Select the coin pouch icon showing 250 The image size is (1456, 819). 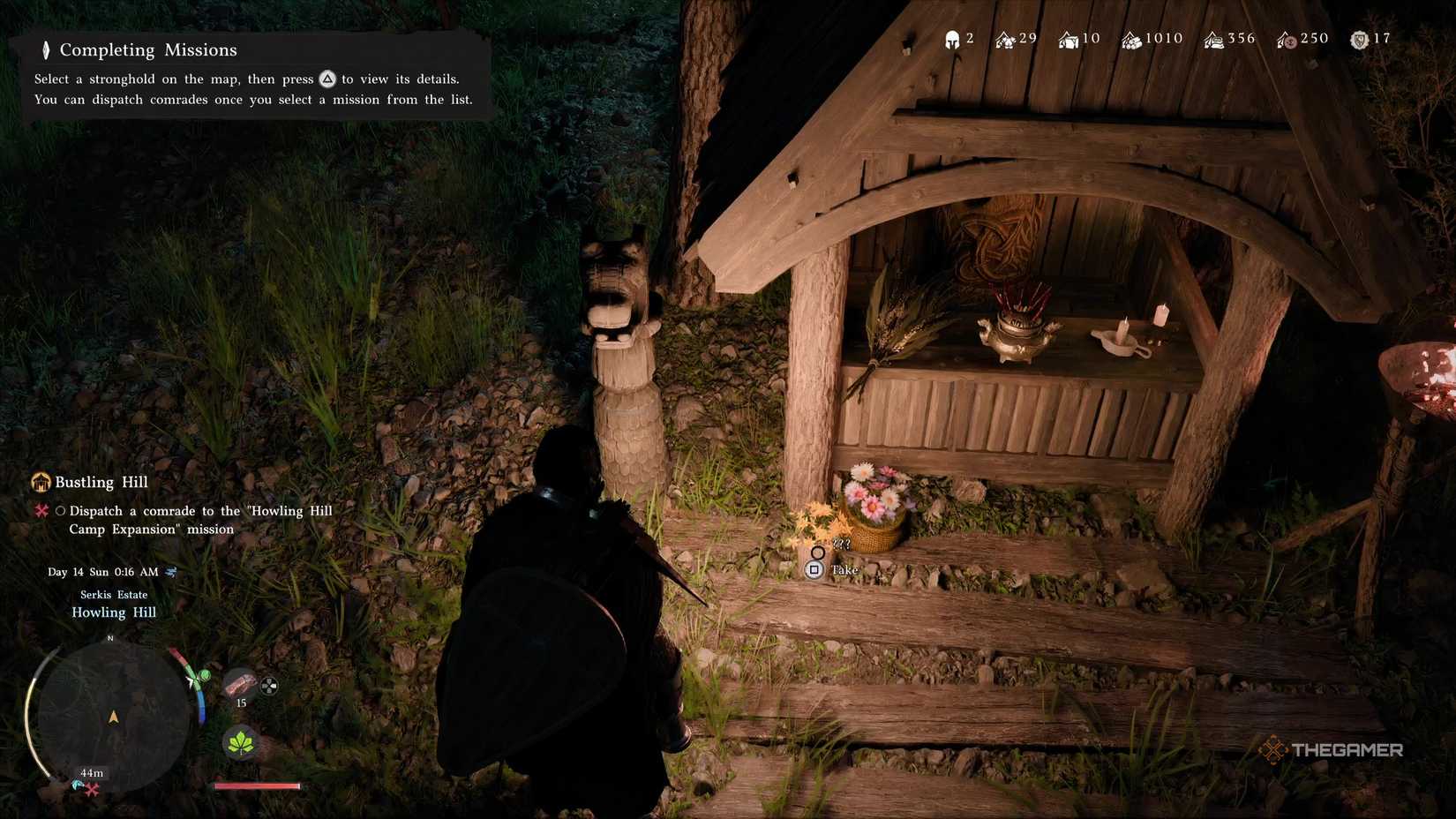[x=1284, y=39]
